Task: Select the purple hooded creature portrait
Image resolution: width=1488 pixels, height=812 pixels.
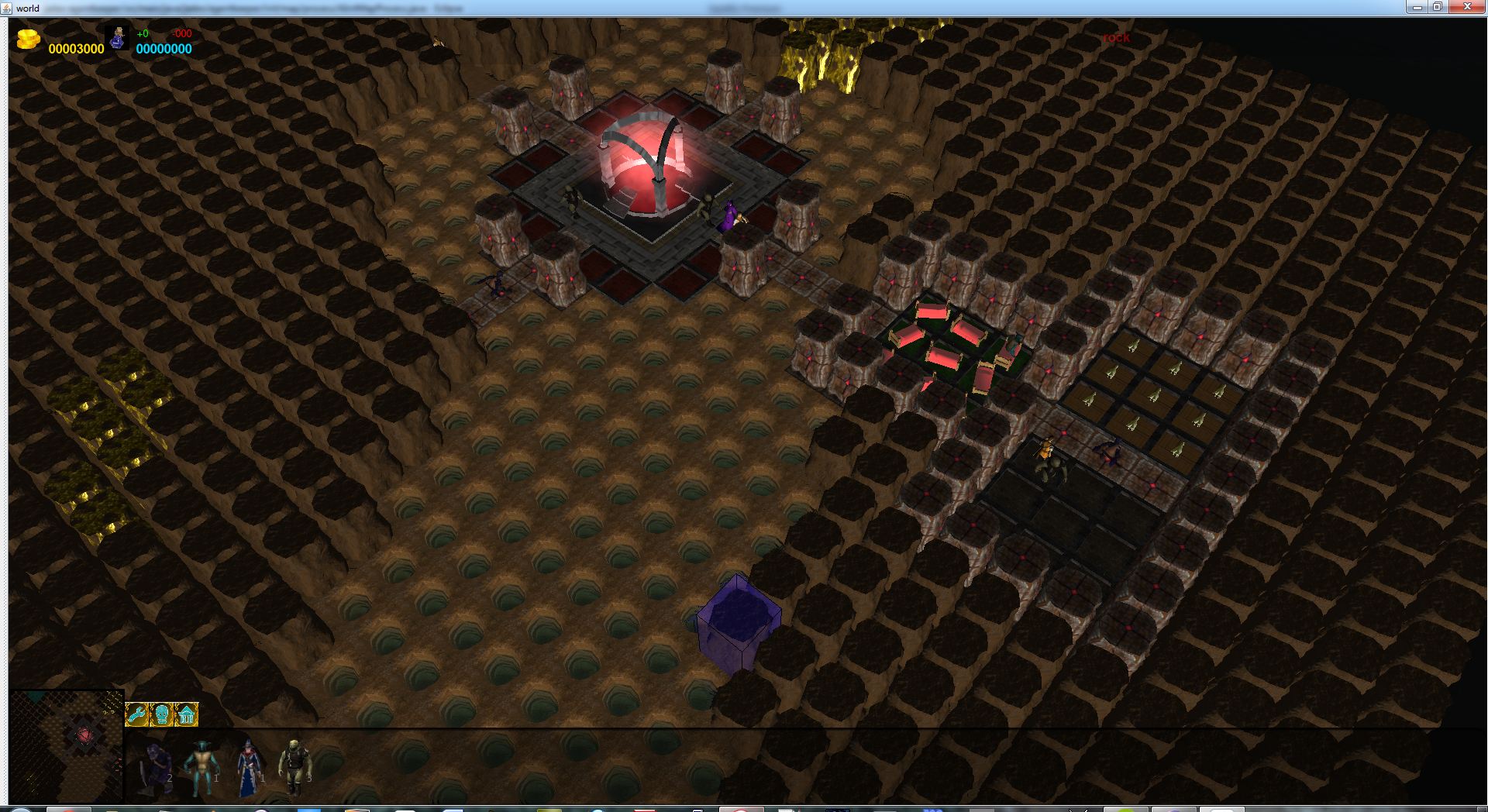Action: pos(155,767)
